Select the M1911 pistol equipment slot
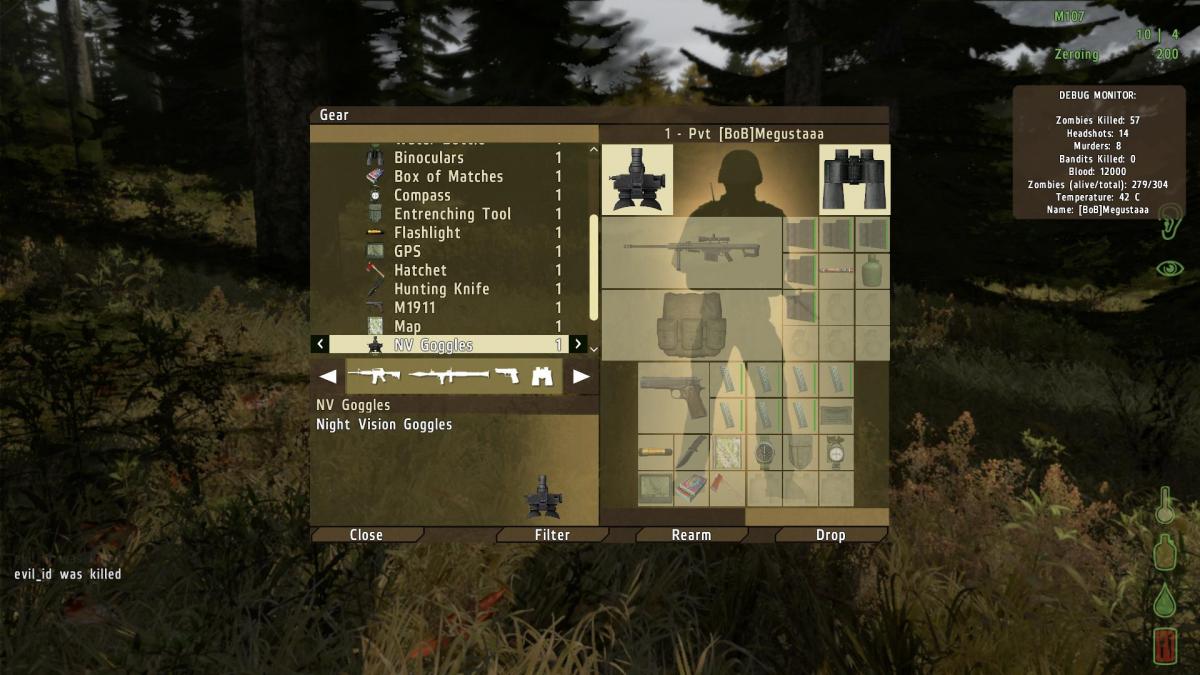Screen dimensions: 1200x675 point(673,396)
